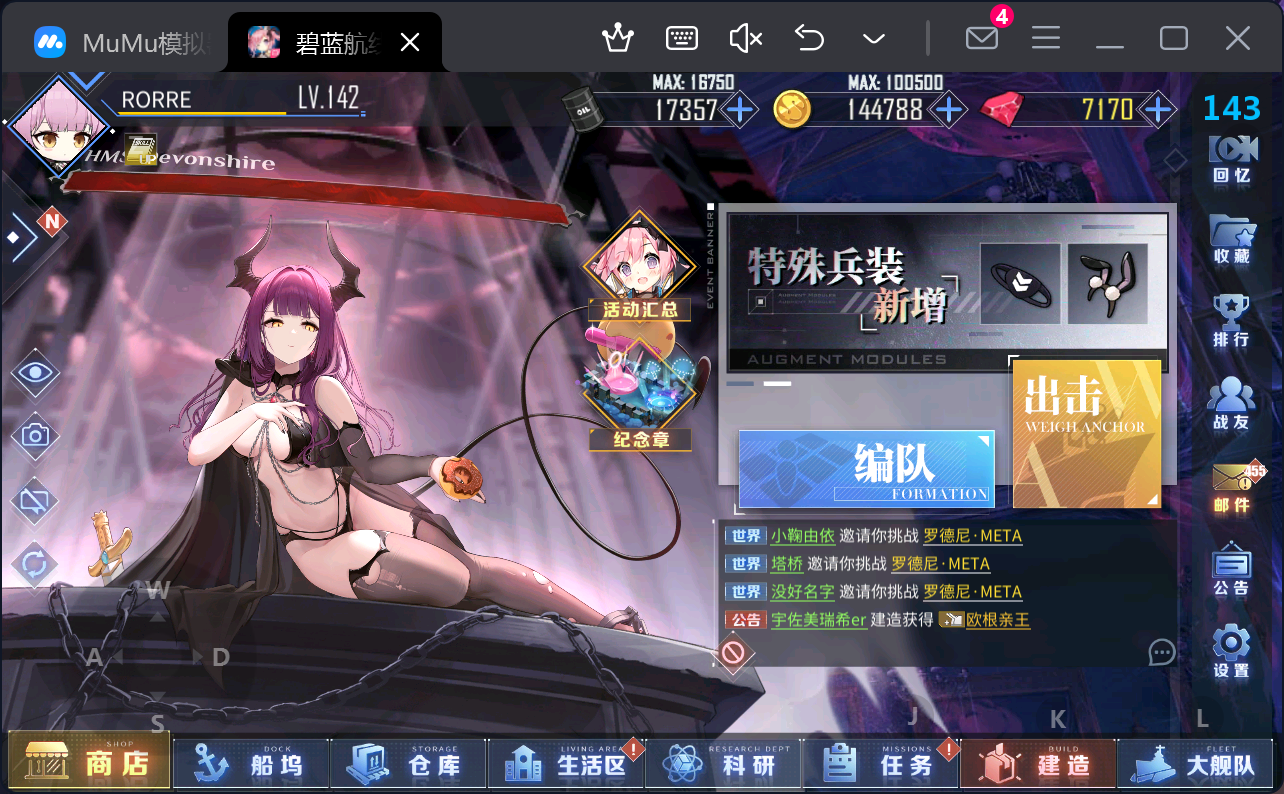Viewport: 1284px width, 794px height.
Task: Mute emulator audio via speaker icon
Action: tap(744, 37)
